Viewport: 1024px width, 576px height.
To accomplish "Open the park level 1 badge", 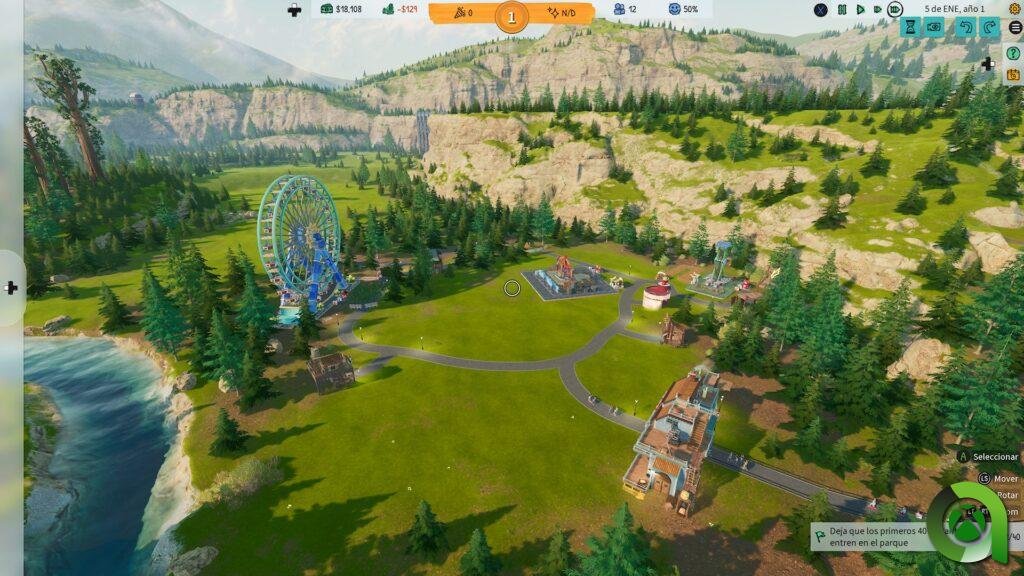I will (x=512, y=16).
